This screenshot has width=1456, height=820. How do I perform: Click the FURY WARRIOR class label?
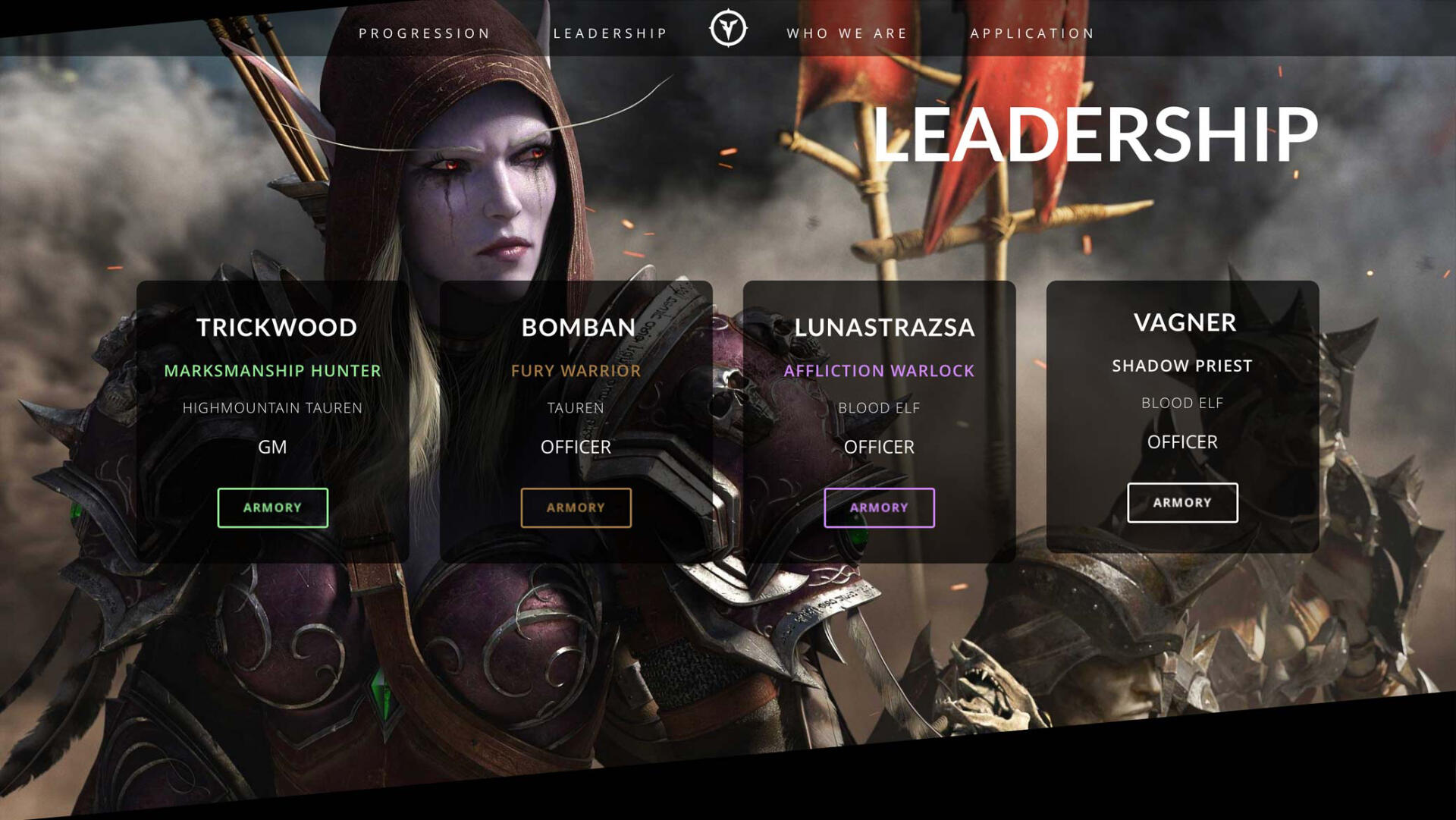pyautogui.click(x=576, y=371)
